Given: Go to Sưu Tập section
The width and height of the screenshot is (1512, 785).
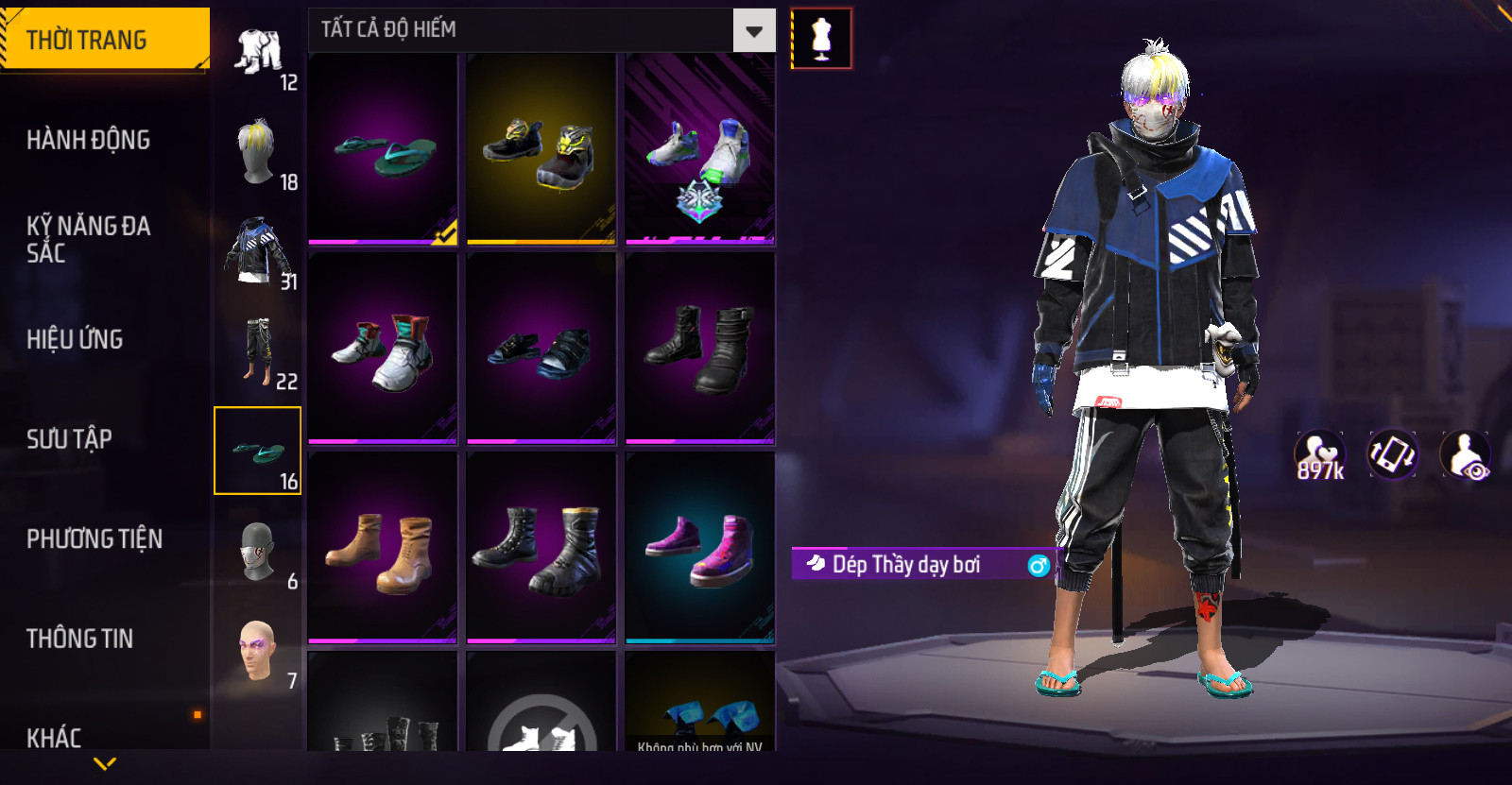Looking at the screenshot, I should click(x=69, y=438).
